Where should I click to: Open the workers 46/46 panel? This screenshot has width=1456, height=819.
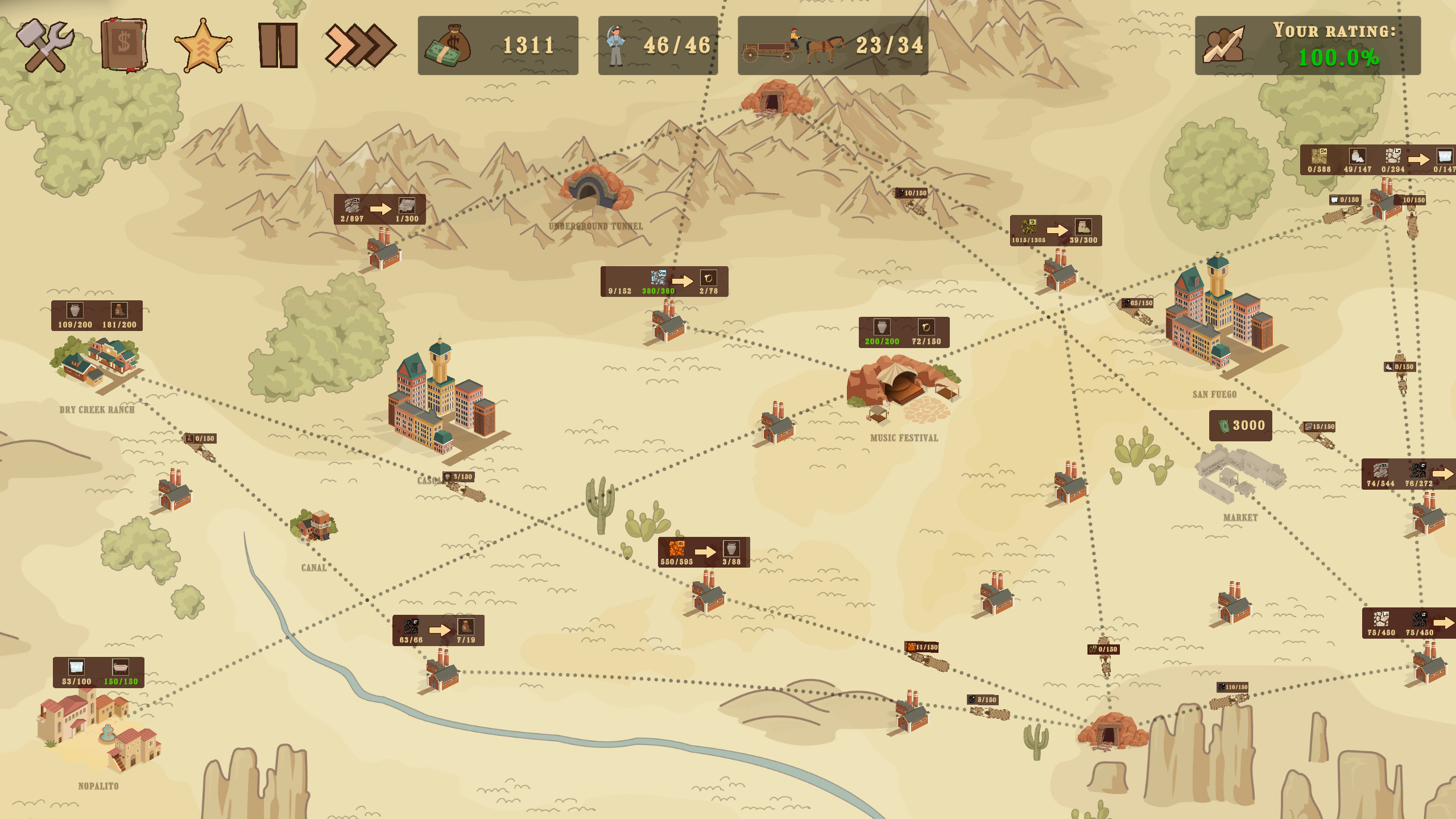click(657, 45)
